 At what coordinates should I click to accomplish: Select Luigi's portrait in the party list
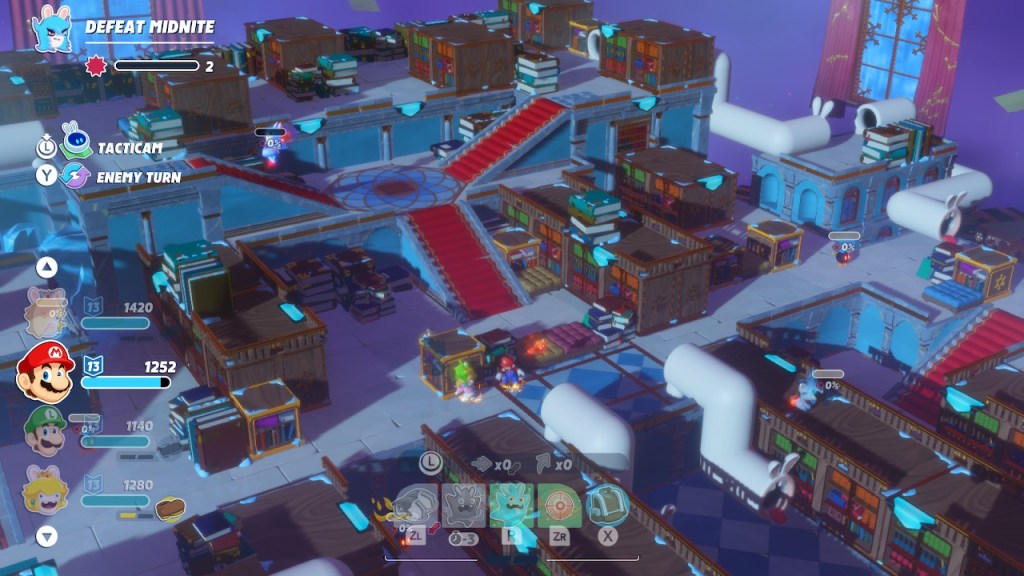[x=45, y=431]
